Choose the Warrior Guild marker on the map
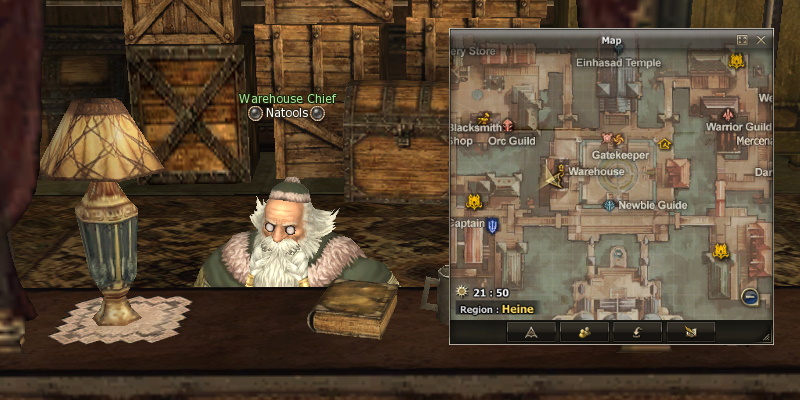 pos(727,115)
